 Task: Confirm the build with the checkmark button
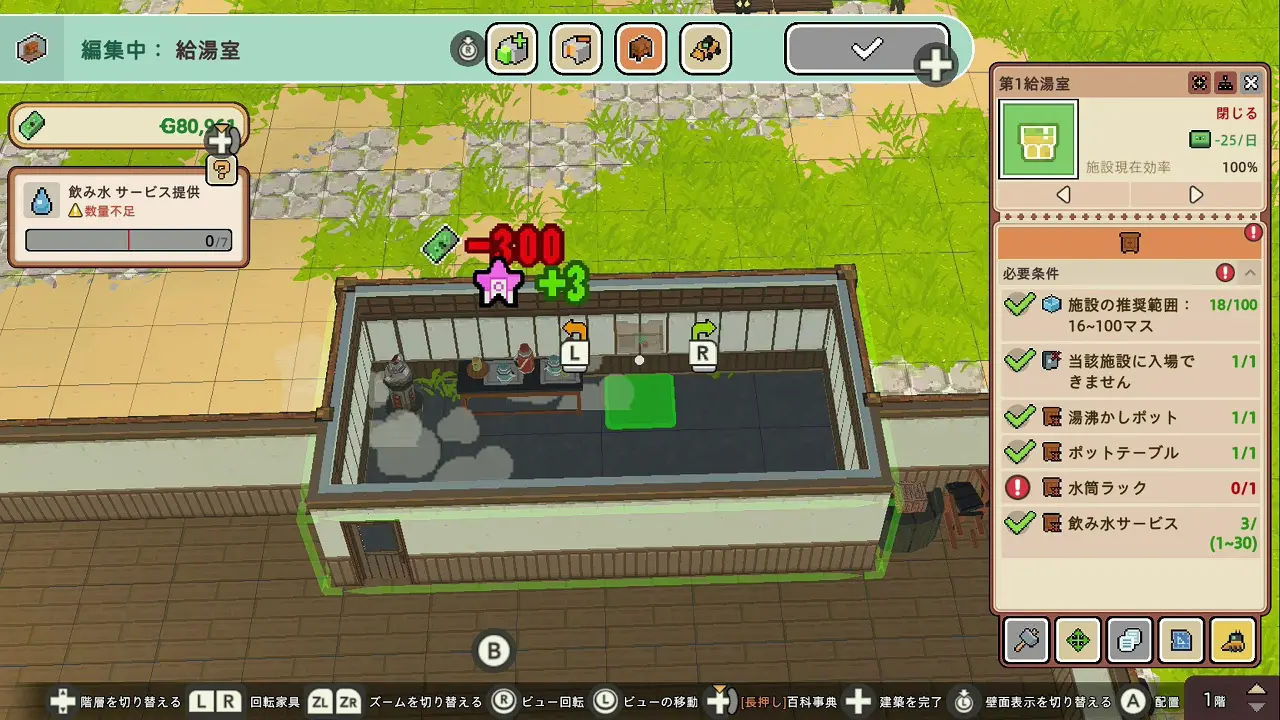[866, 48]
